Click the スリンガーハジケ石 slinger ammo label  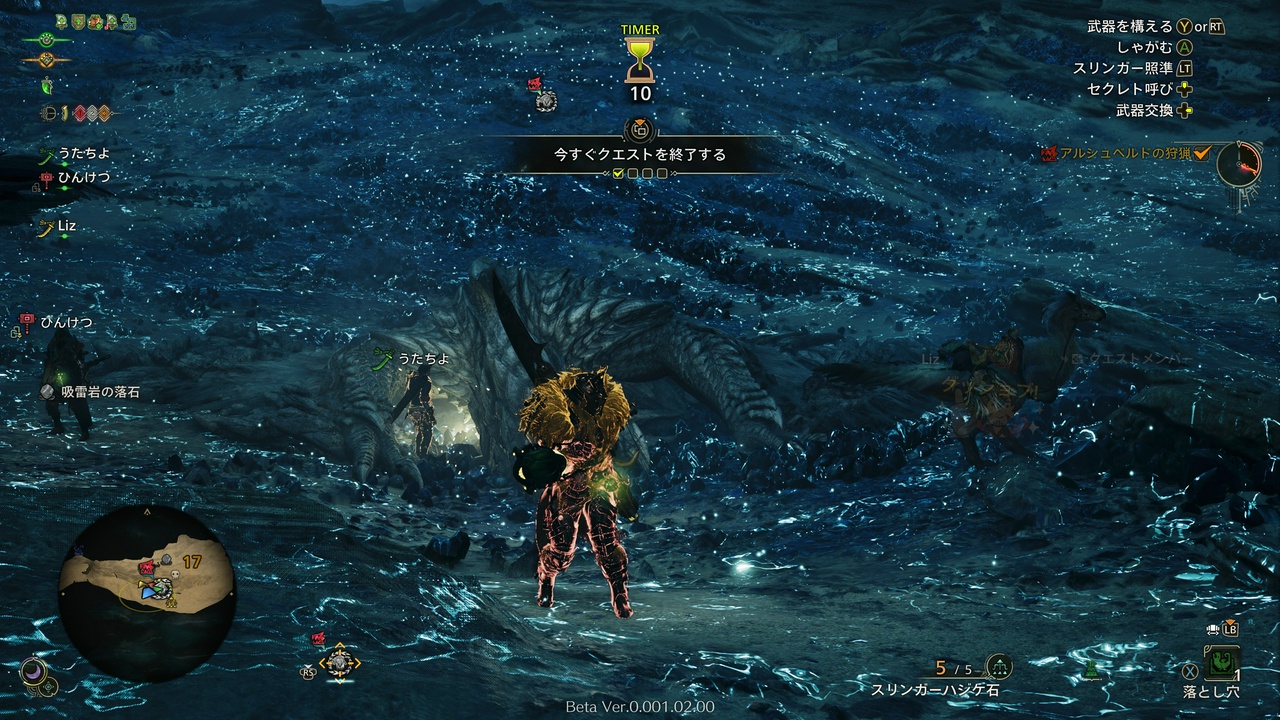934,690
